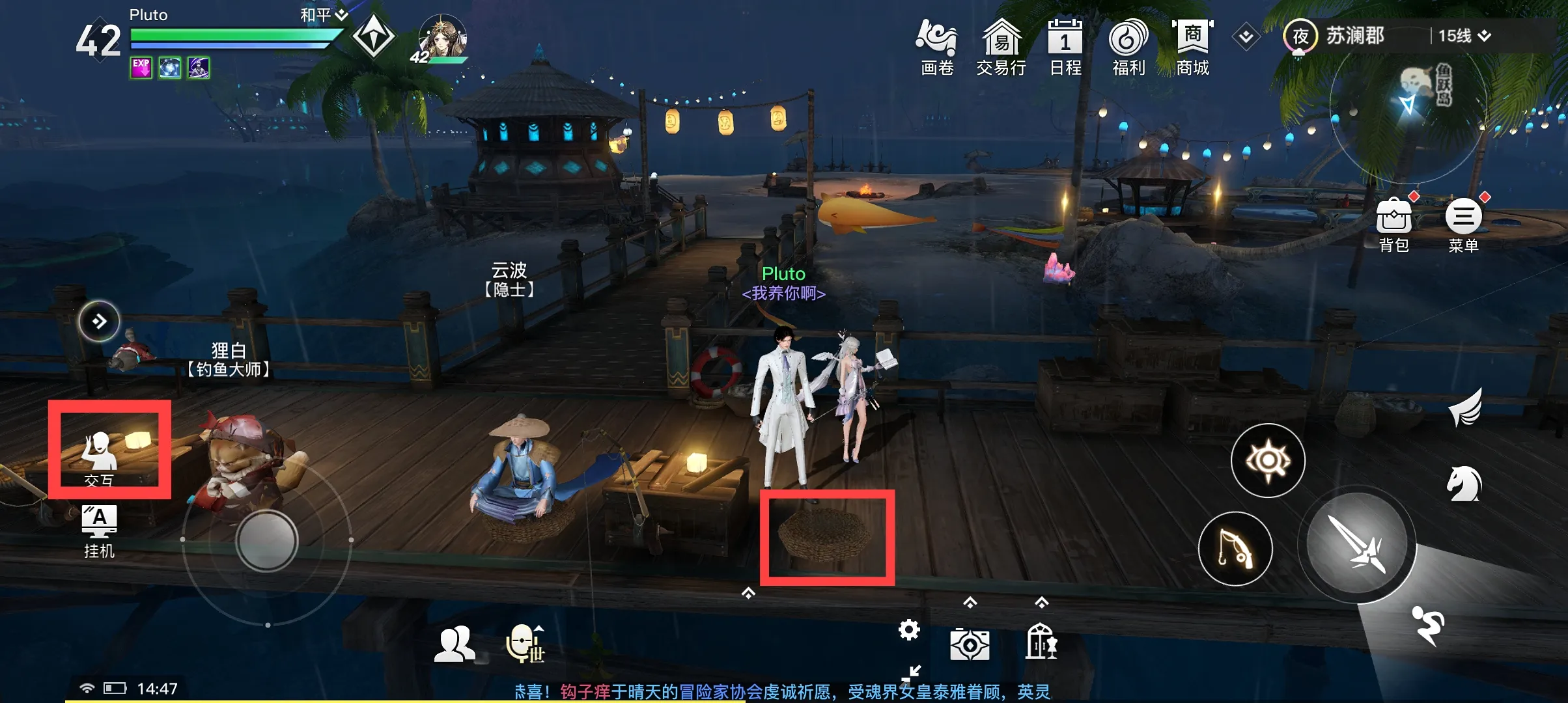Open the 日程 schedule calendar
1568x703 pixels.
[1065, 47]
